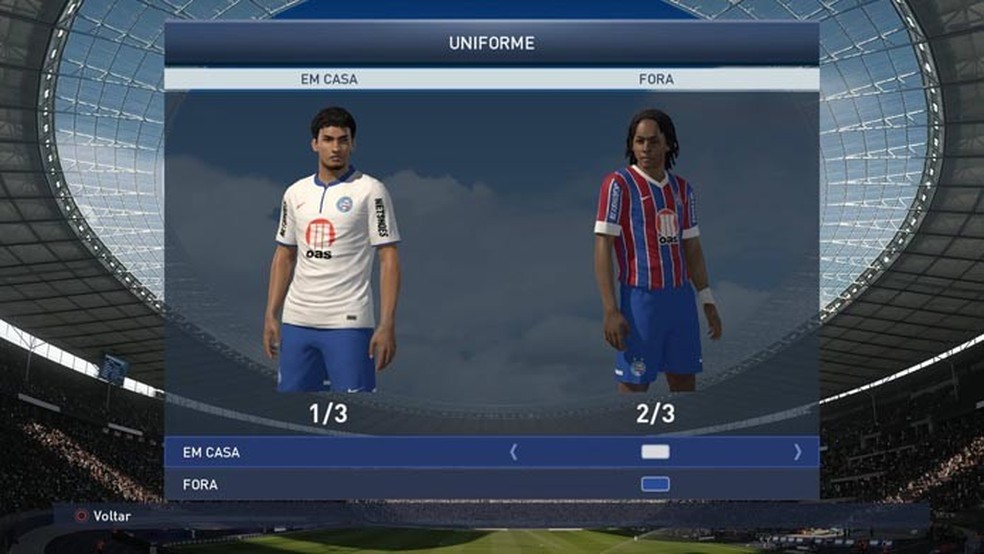Image resolution: width=984 pixels, height=554 pixels.
Task: Choose the white home kit player preview
Action: (331, 250)
